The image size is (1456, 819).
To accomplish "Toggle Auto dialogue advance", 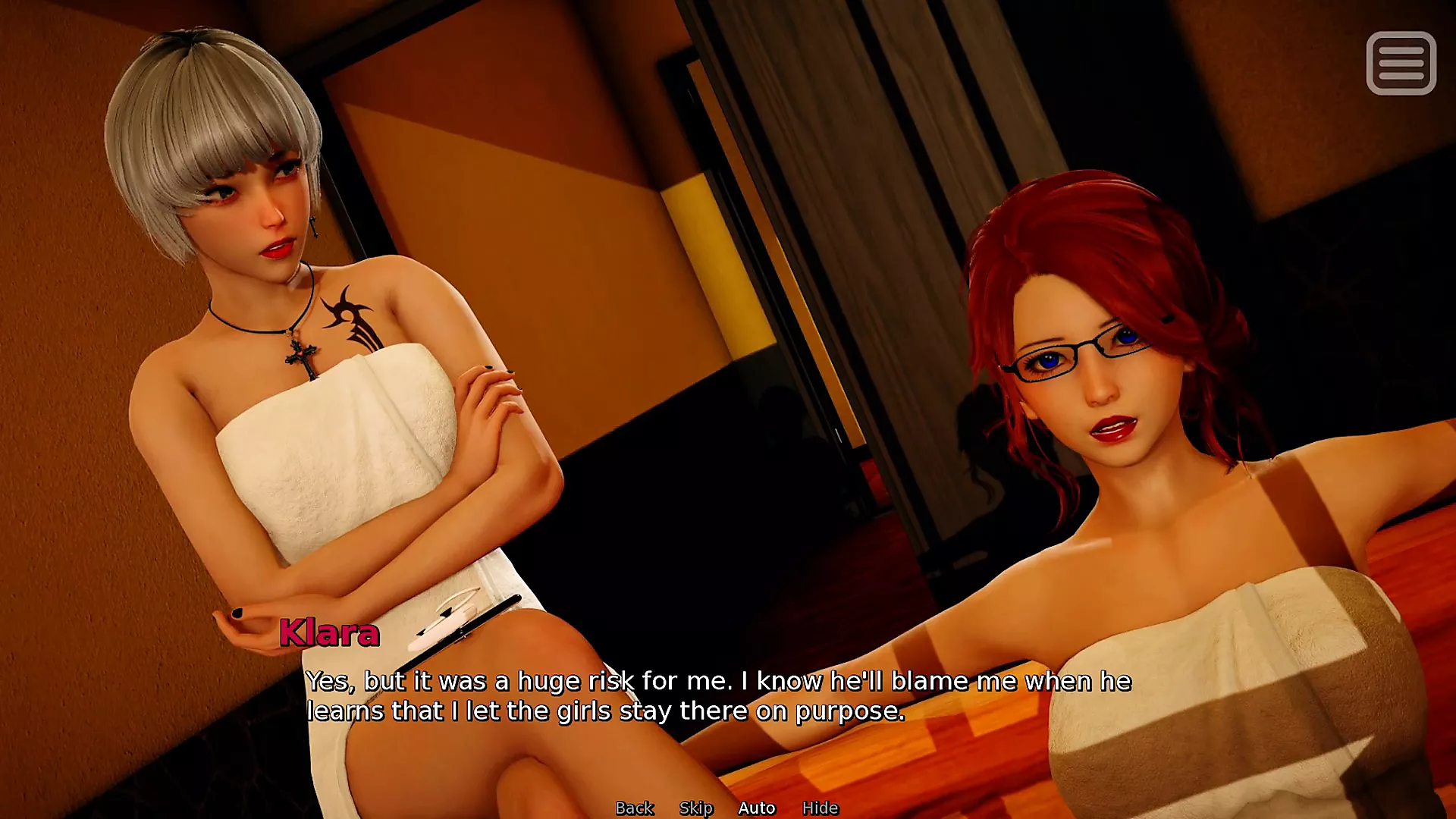I will (757, 808).
